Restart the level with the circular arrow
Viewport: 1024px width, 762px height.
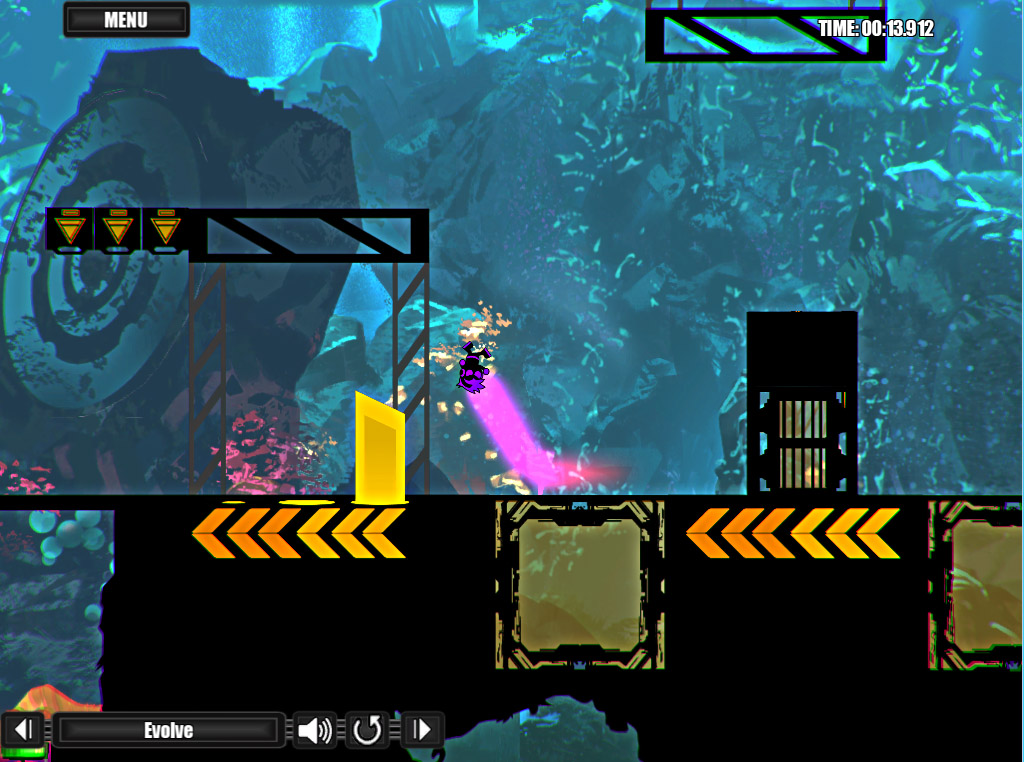click(x=368, y=730)
